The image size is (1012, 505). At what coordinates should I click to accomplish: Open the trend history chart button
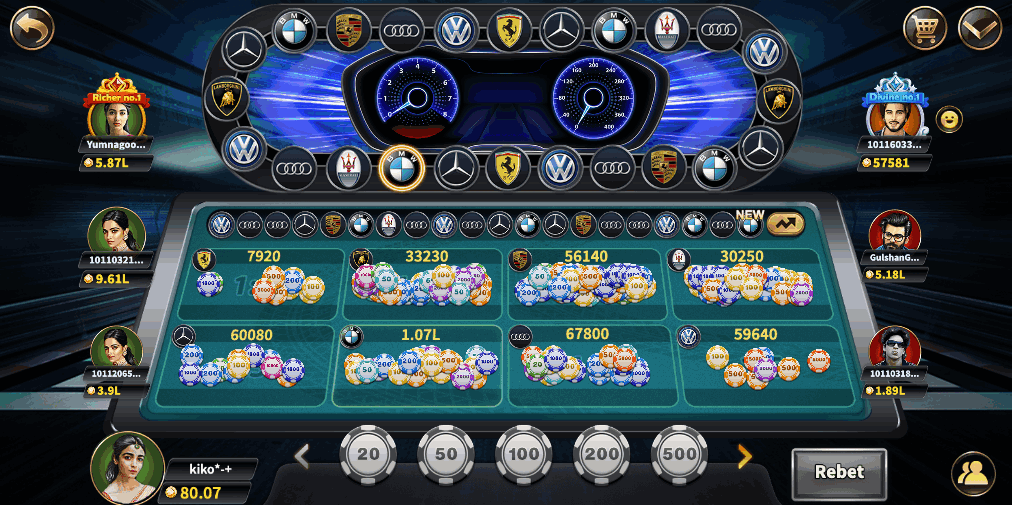785,224
